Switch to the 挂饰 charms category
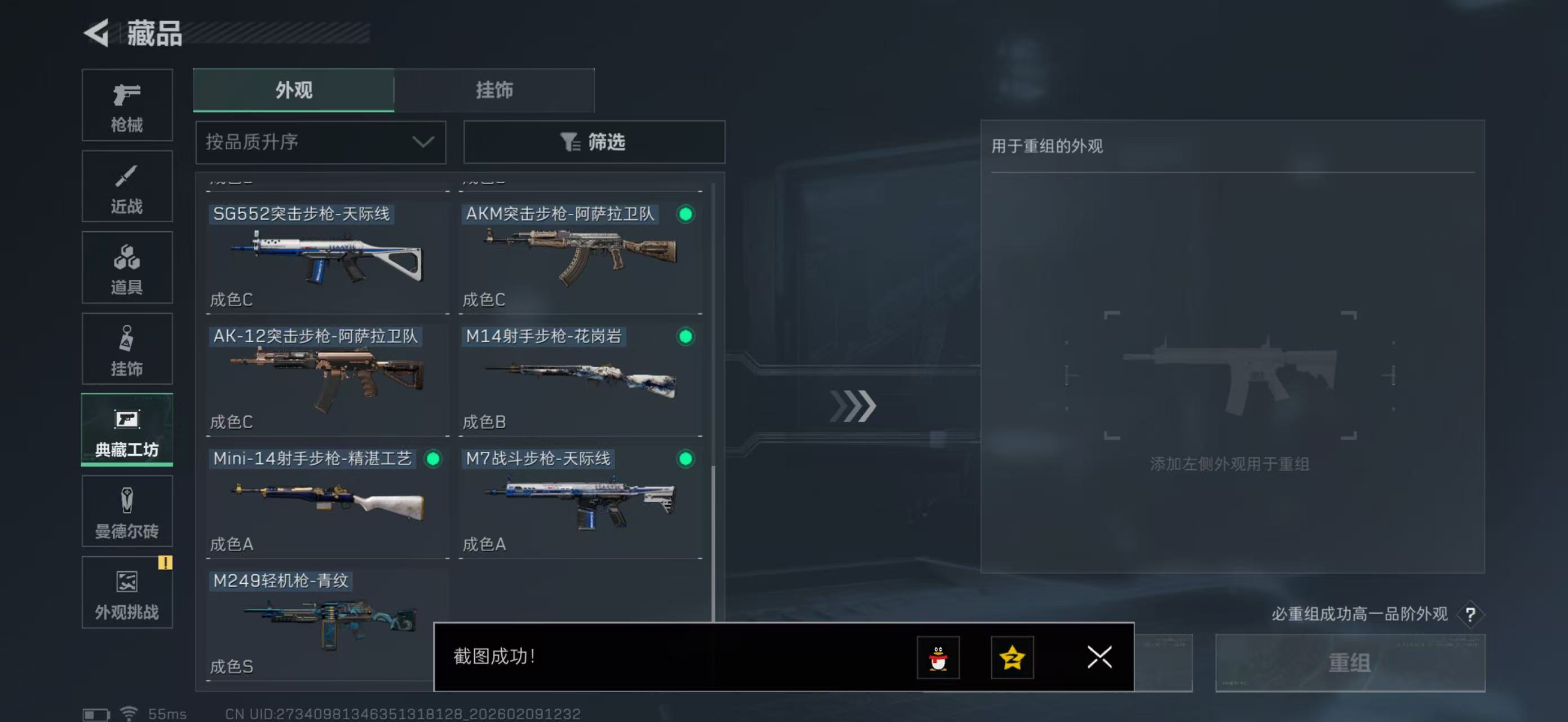Viewport: 1568px width, 722px height. (127, 349)
